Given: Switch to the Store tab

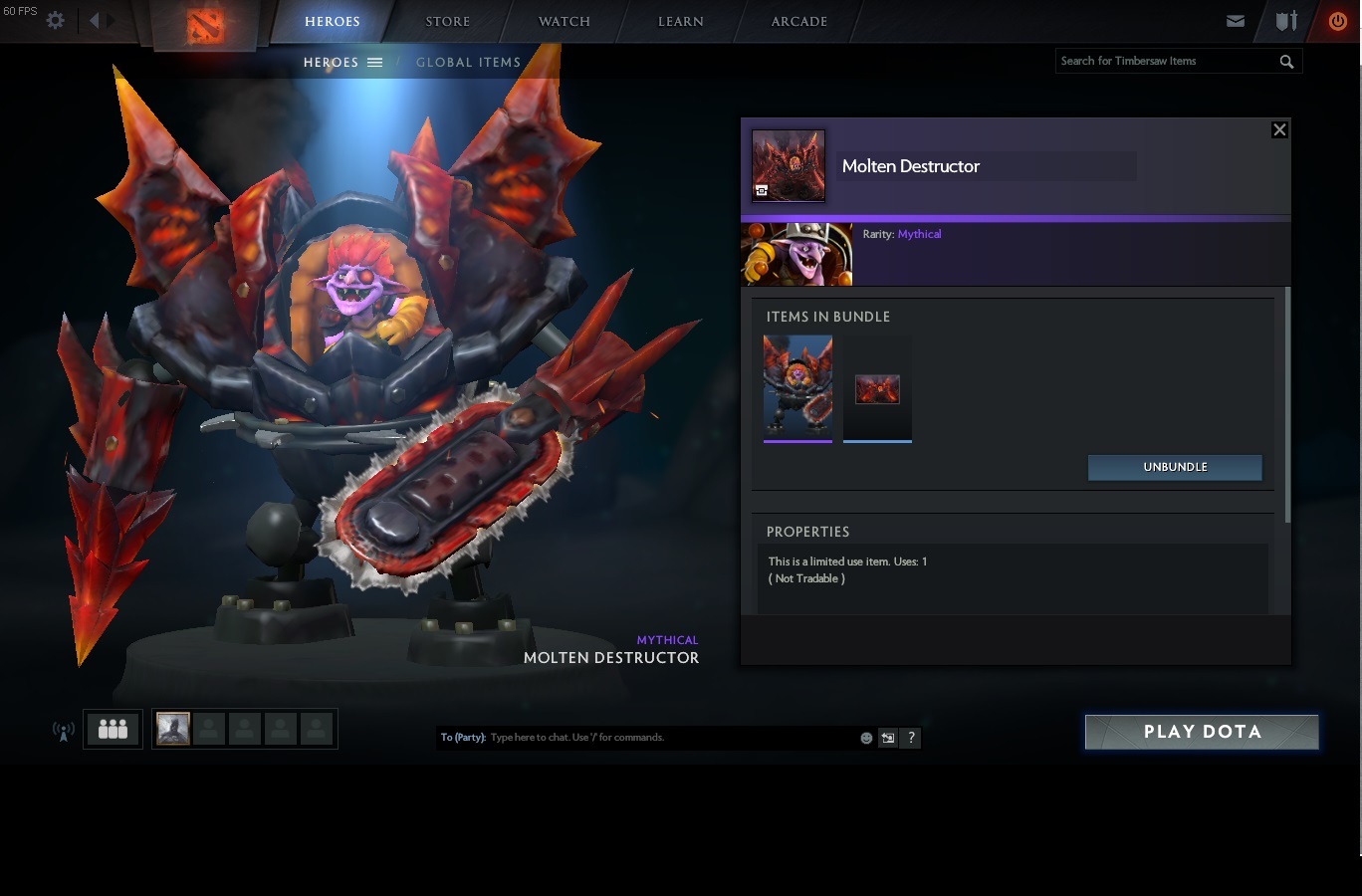Looking at the screenshot, I should (448, 21).
